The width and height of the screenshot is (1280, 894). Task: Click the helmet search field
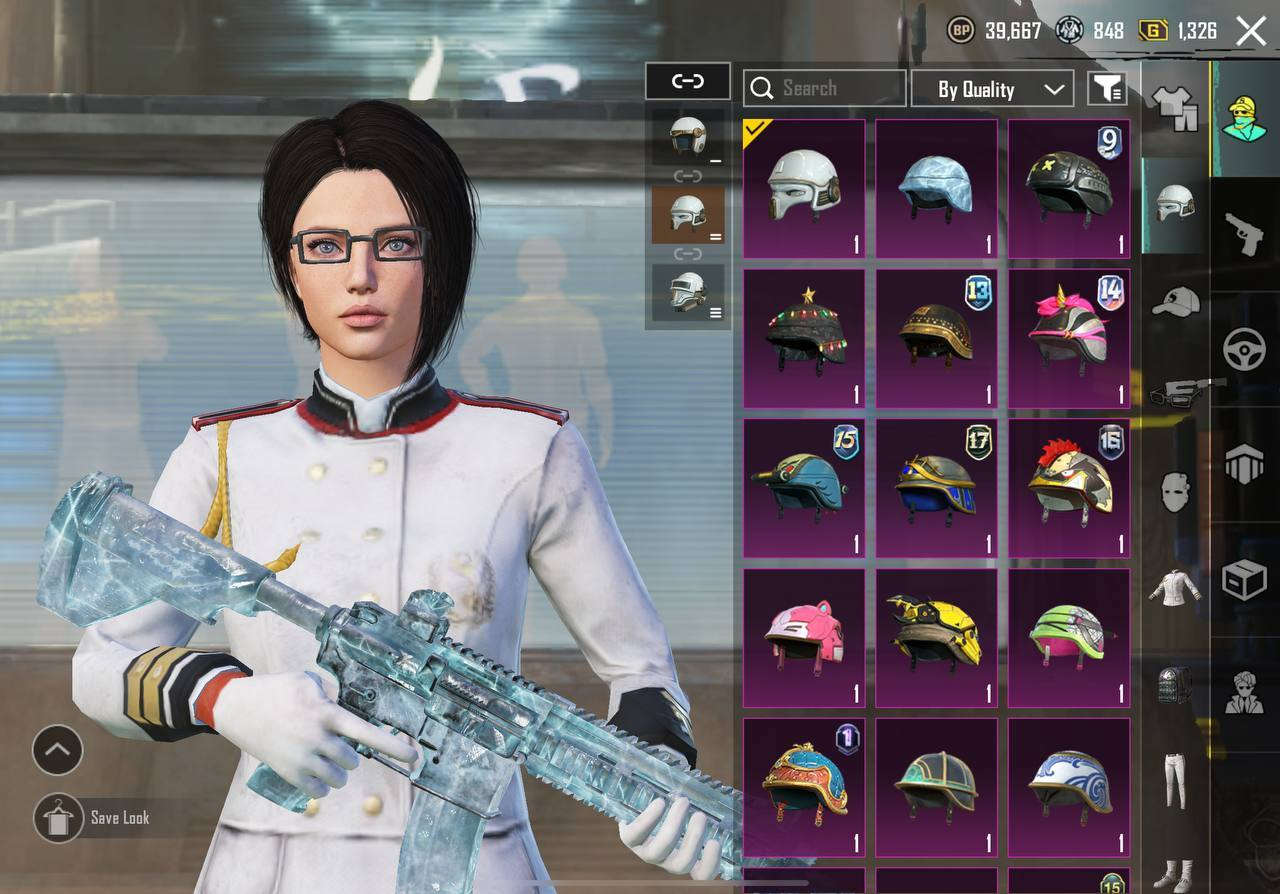tap(825, 89)
